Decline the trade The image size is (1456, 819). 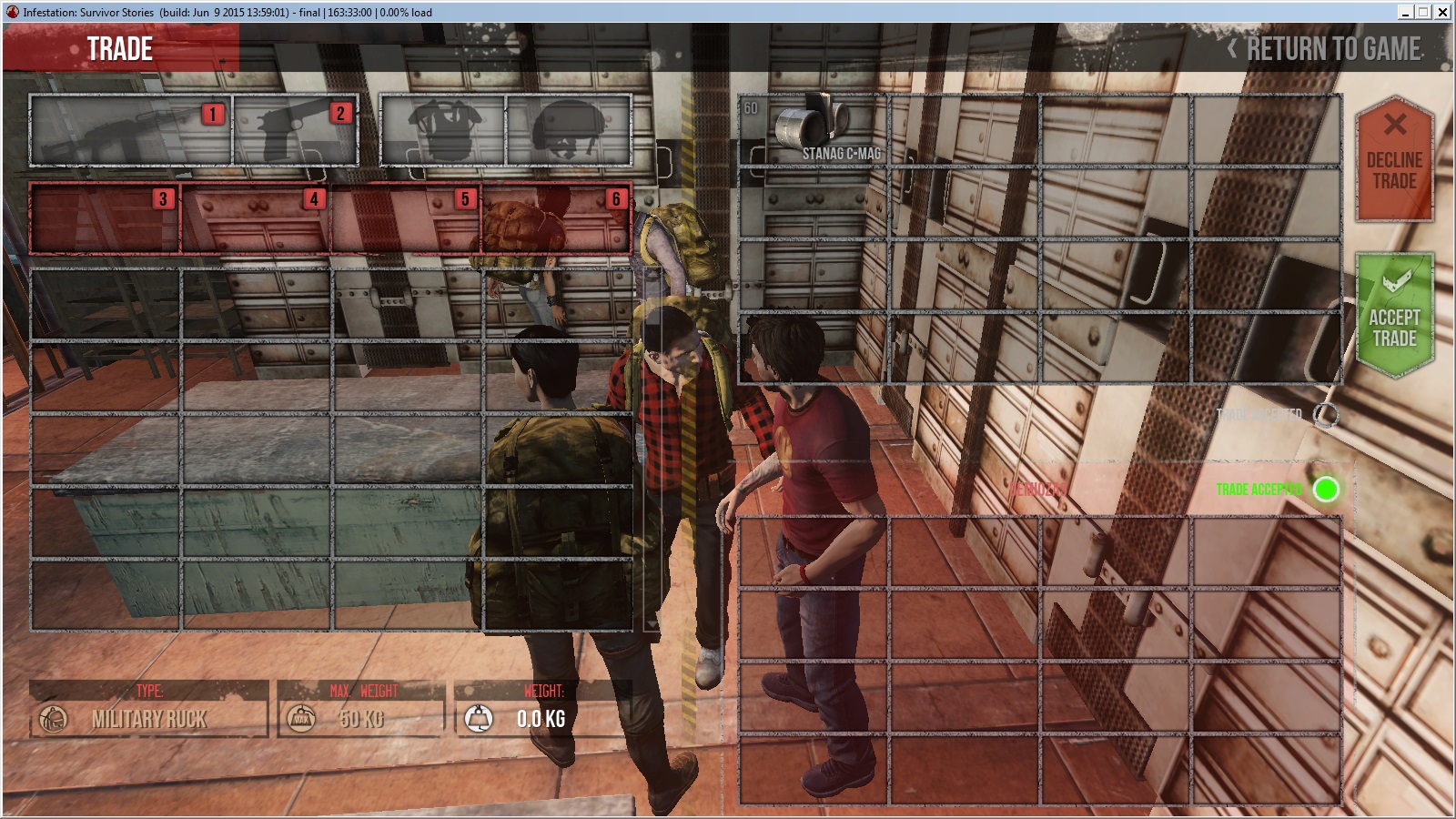point(1394,159)
